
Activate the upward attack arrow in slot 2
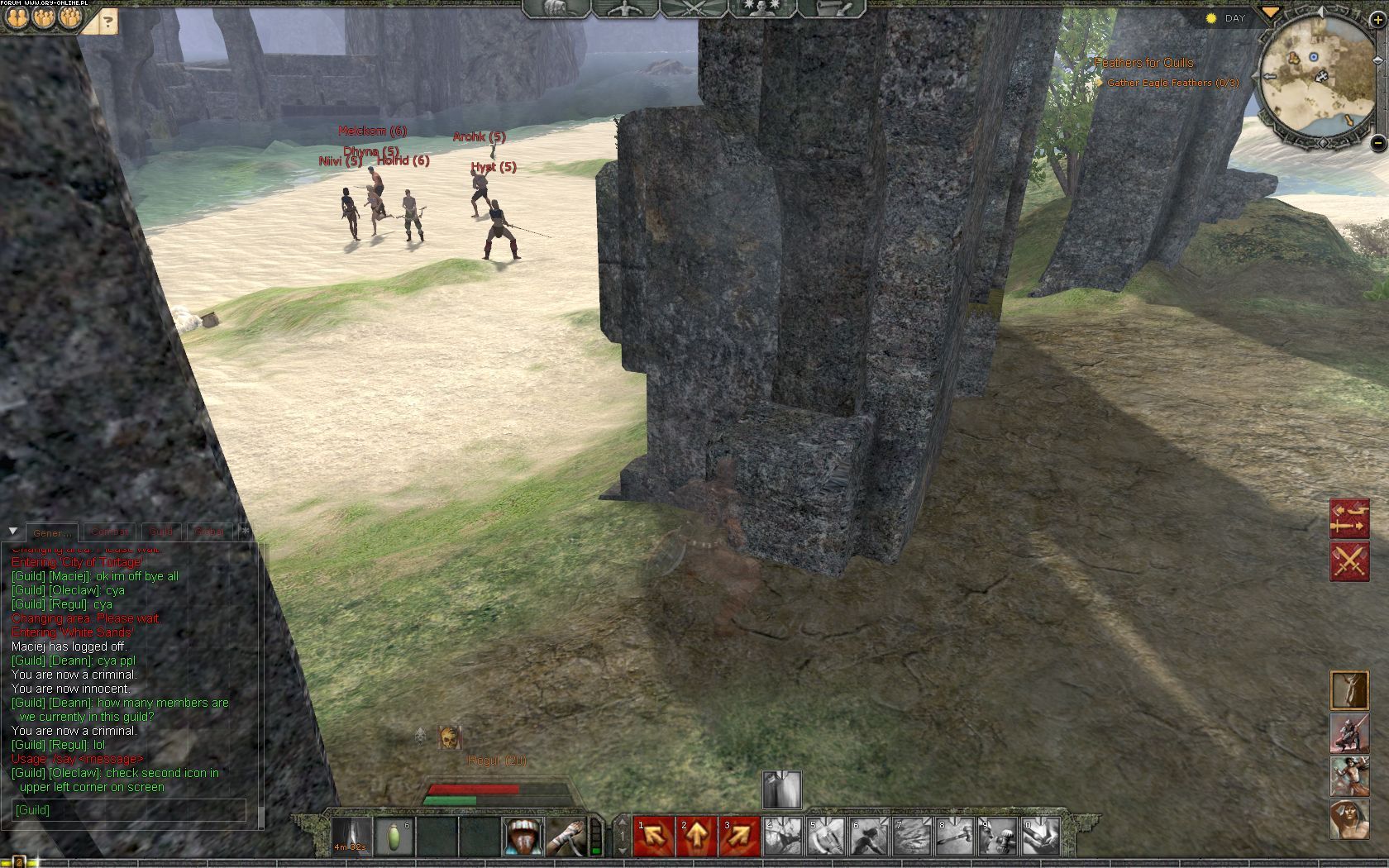(697, 836)
